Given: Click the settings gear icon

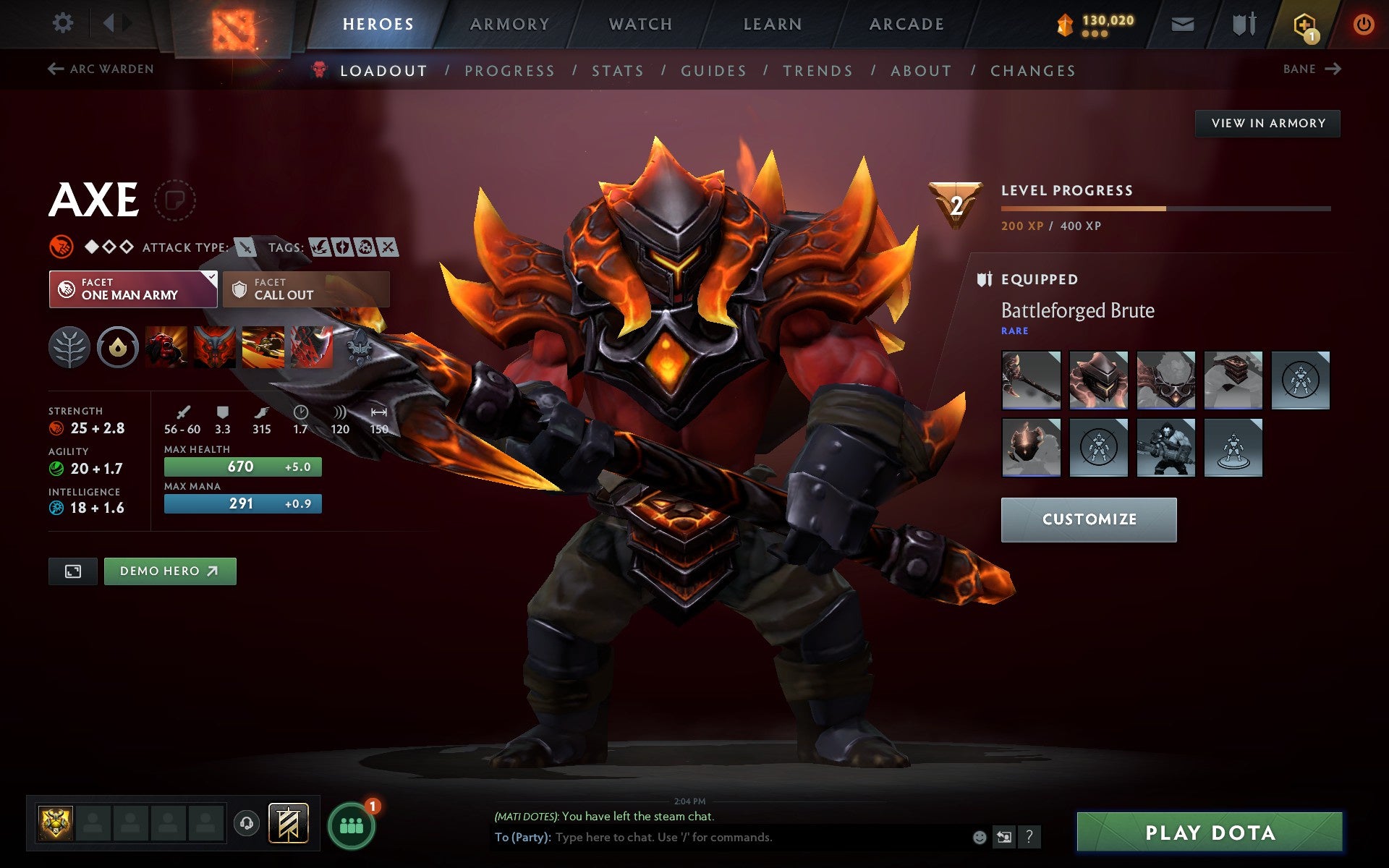Looking at the screenshot, I should point(64,23).
